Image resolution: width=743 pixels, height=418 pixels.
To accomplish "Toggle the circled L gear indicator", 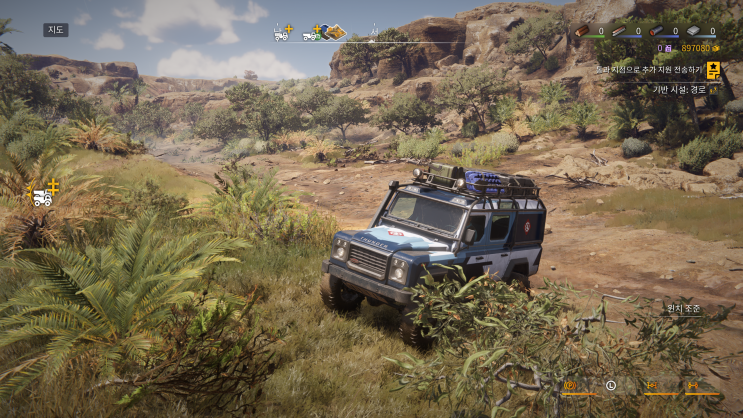I will pos(611,385).
